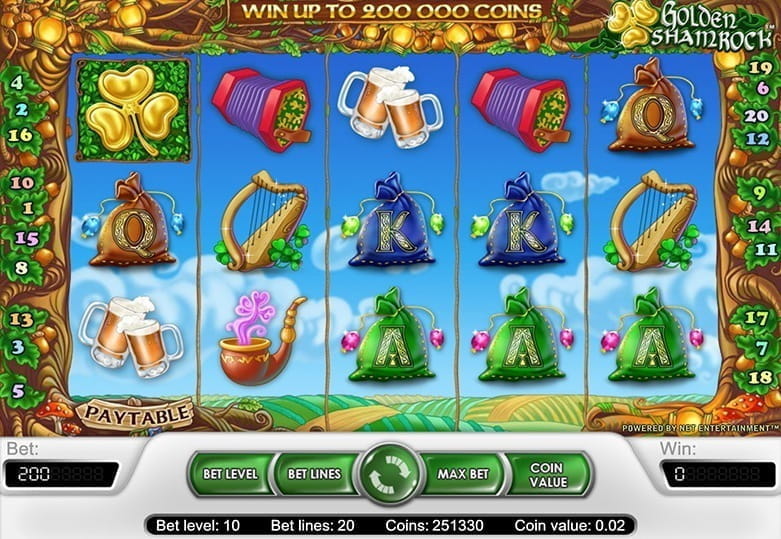Select Max Bet
Image resolution: width=781 pixels, height=539 pixels.
[464, 474]
